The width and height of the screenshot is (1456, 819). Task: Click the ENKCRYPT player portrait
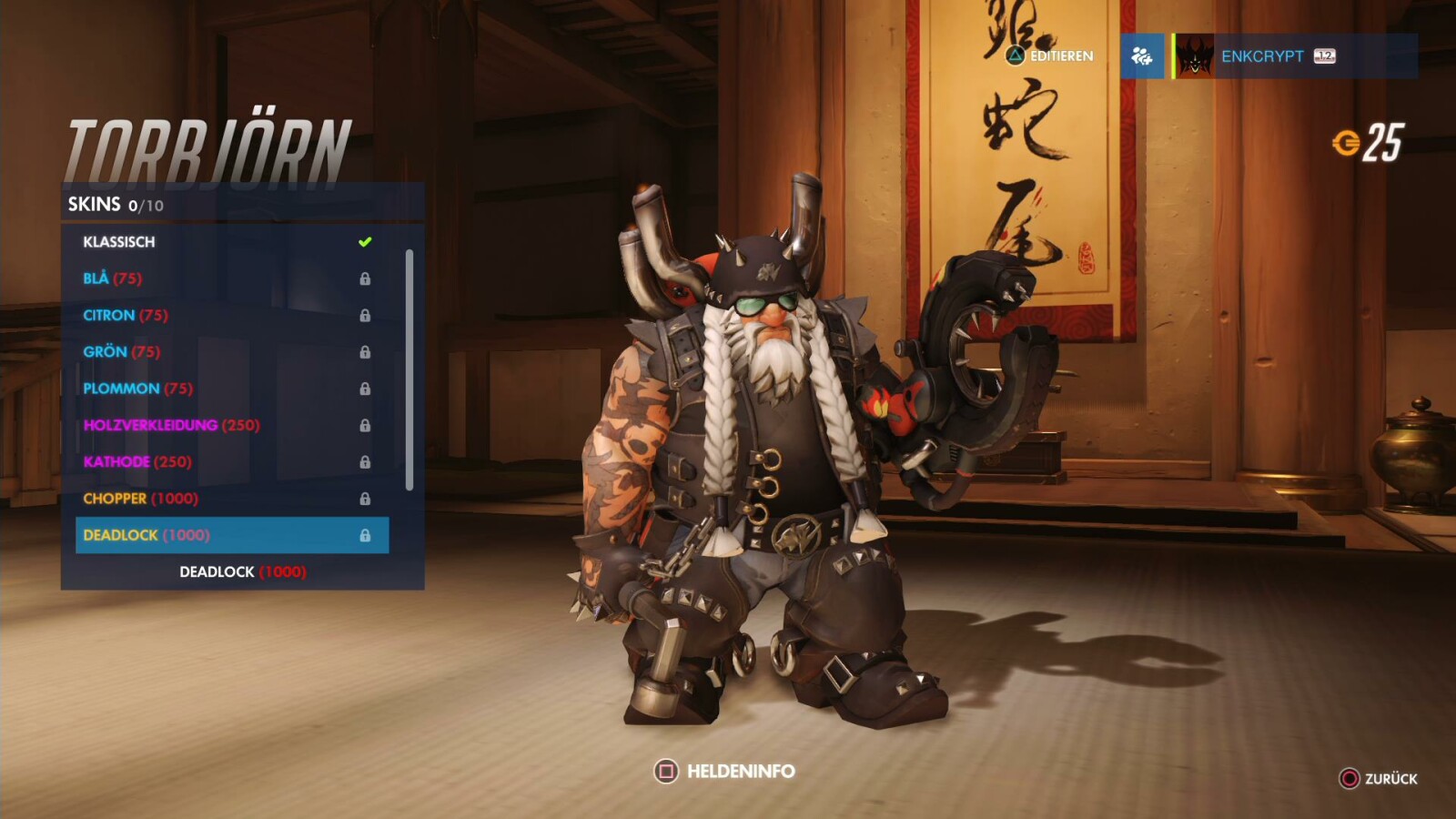pos(1194,57)
